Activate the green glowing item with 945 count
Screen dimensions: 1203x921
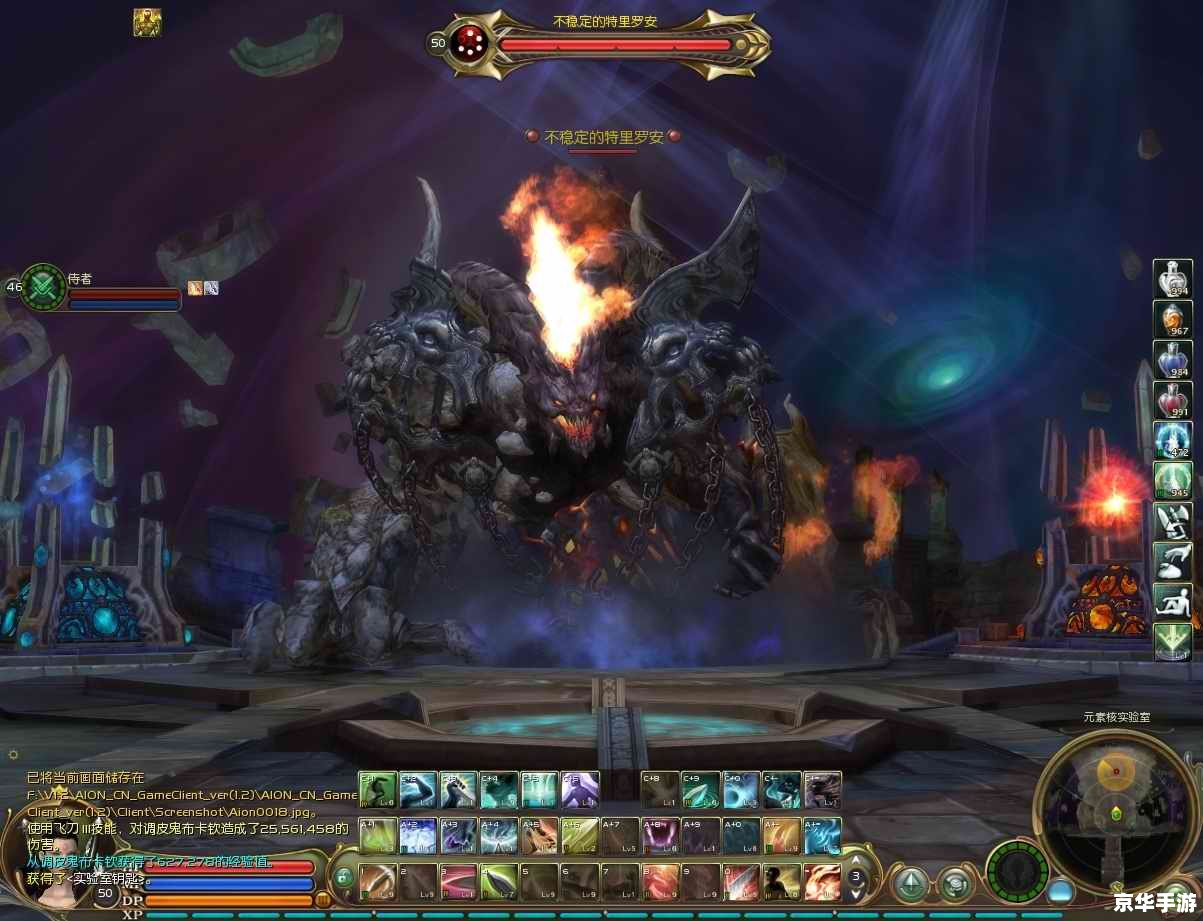(x=1172, y=480)
